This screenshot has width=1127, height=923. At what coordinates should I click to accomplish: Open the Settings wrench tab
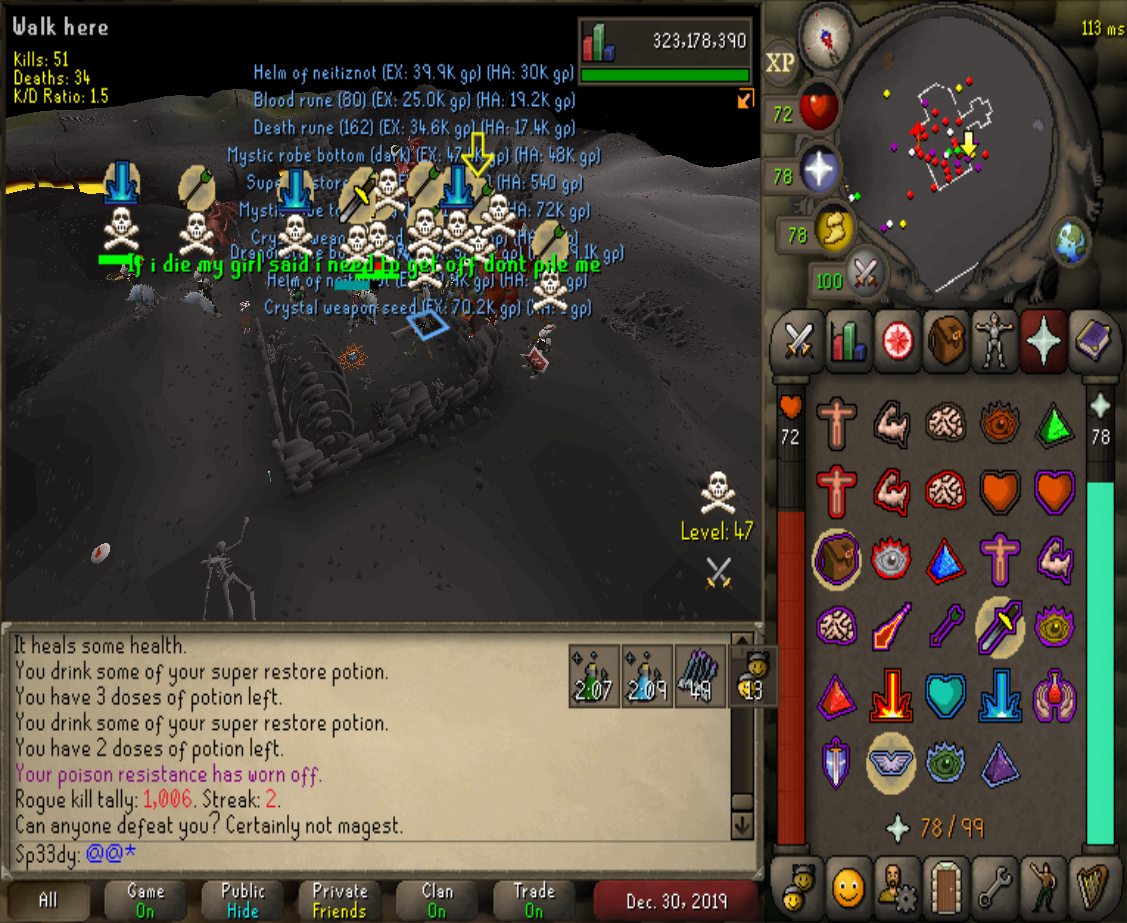[993, 885]
